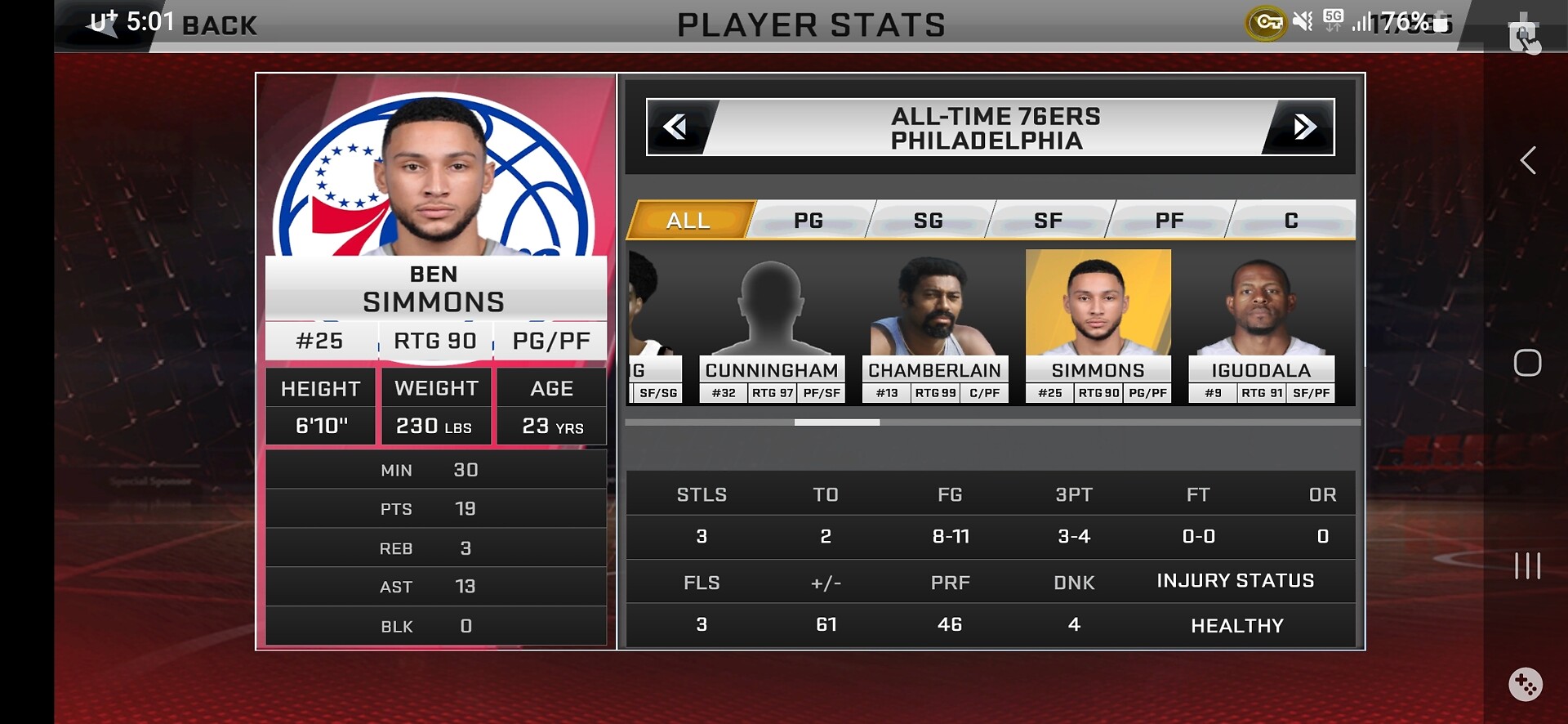Select the ALL position tab

pos(688,221)
